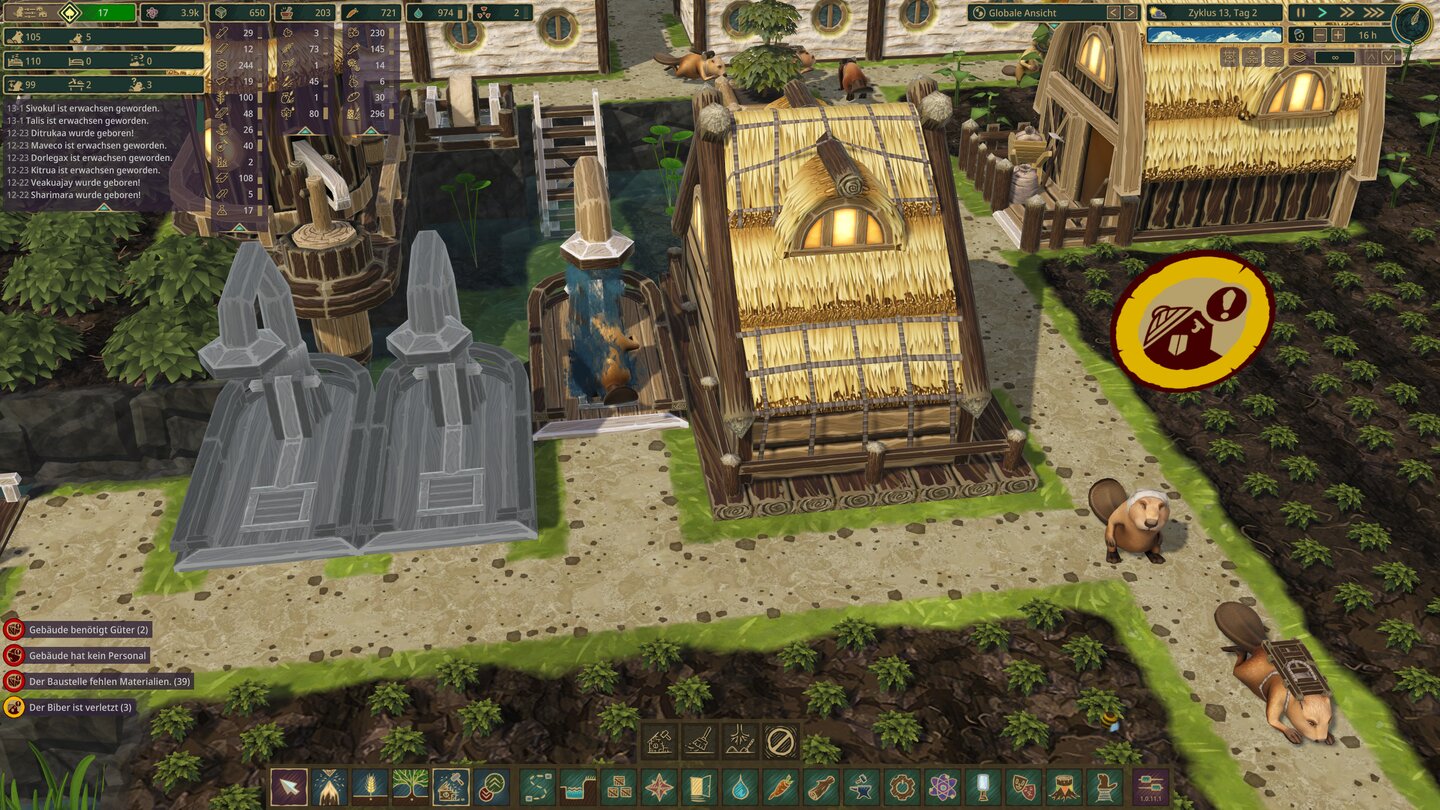Pause the game speed
The height and width of the screenshot is (810, 1440).
(x=1297, y=13)
